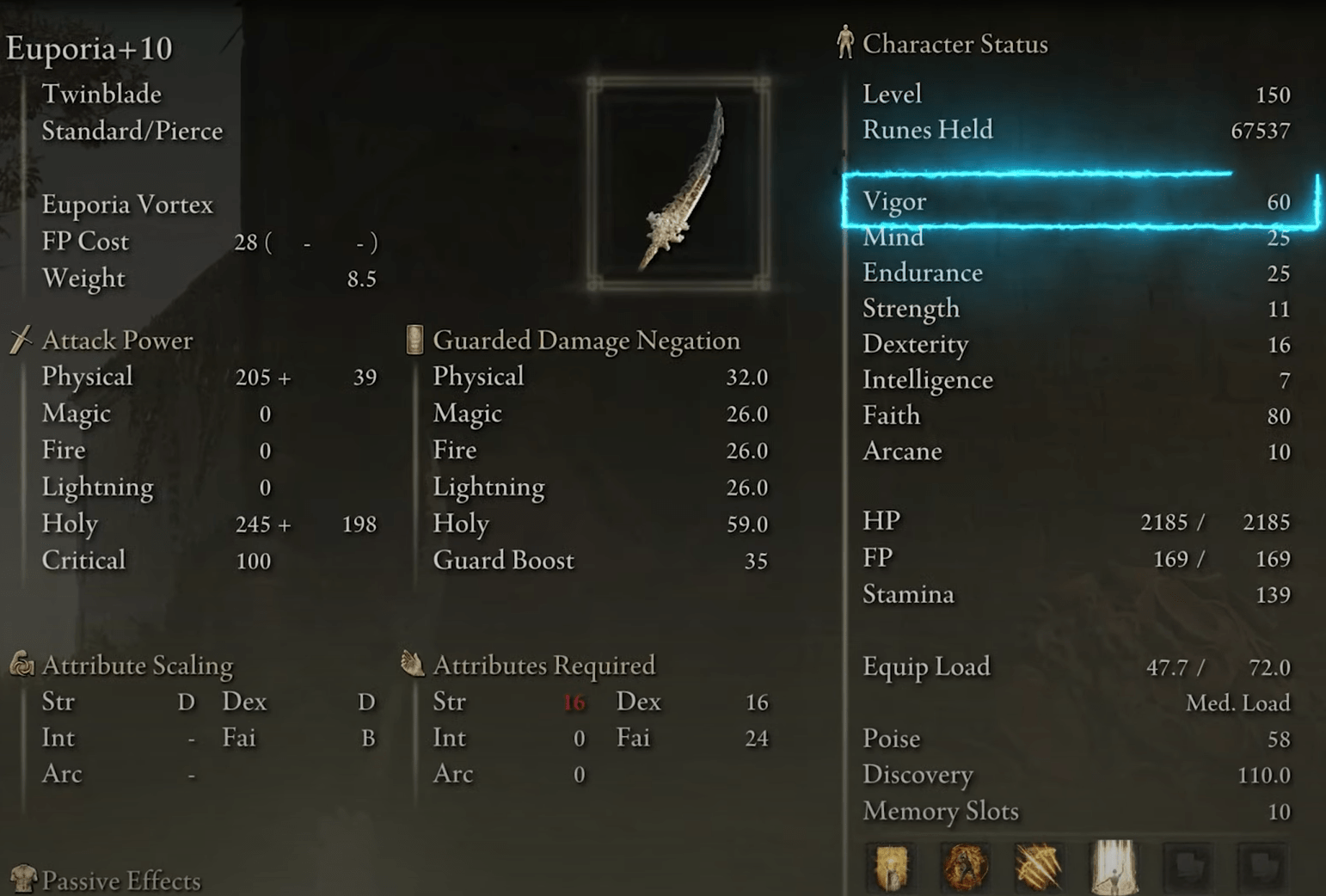Open the first golden incantation slot icon

(889, 868)
